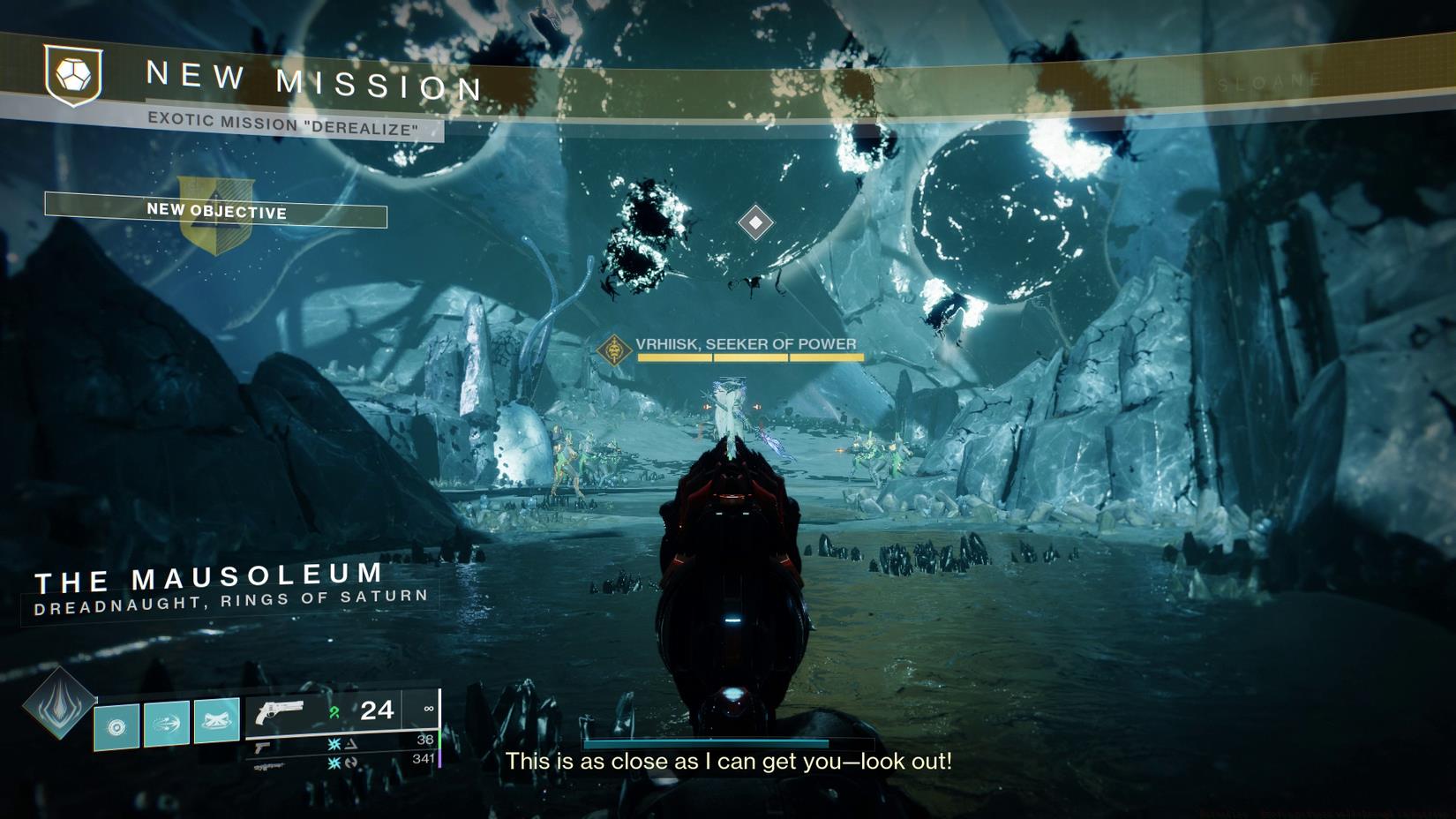Click the special ammo triangle icon
1456x819 pixels.
coord(353,744)
